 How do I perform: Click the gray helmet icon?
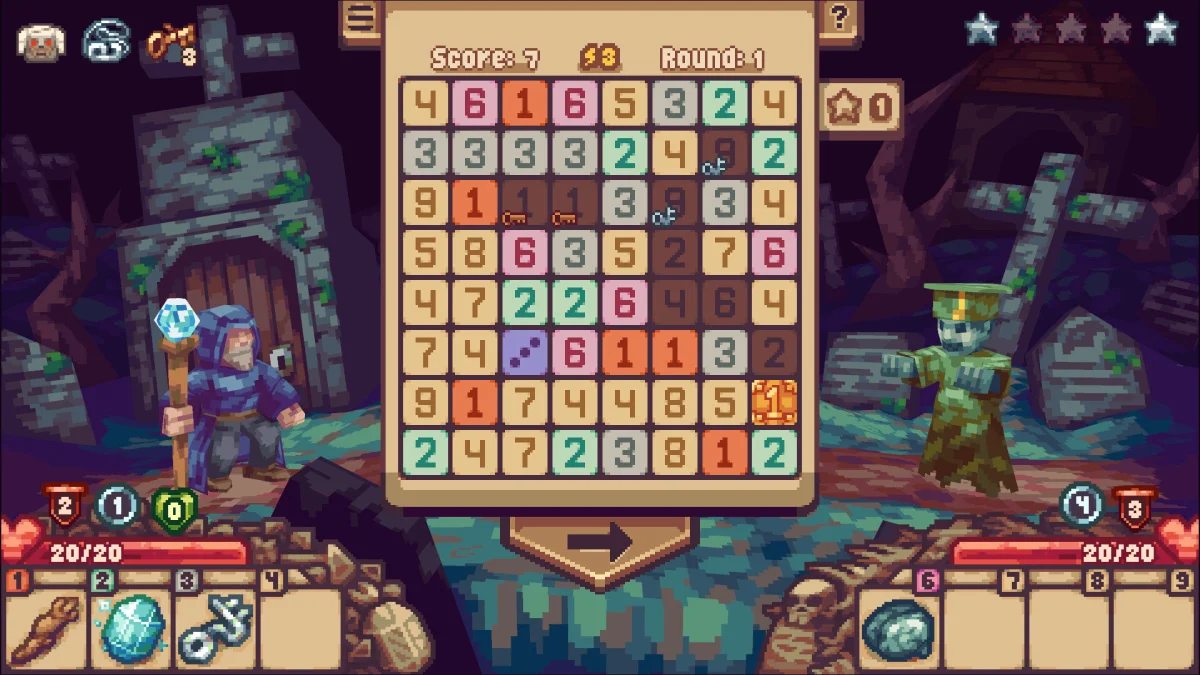point(105,42)
